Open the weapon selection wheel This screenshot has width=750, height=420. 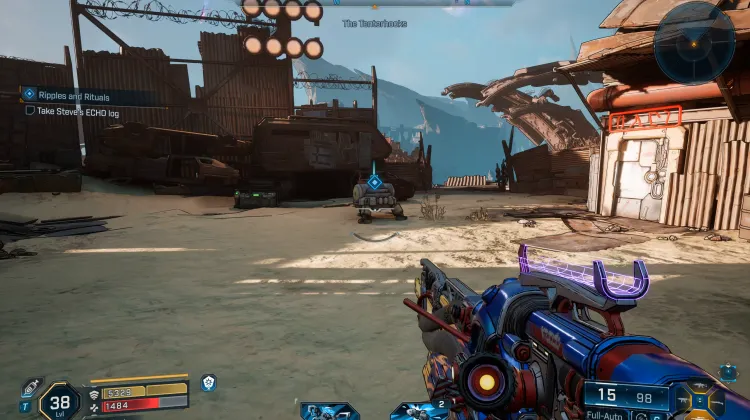(x=699, y=401)
